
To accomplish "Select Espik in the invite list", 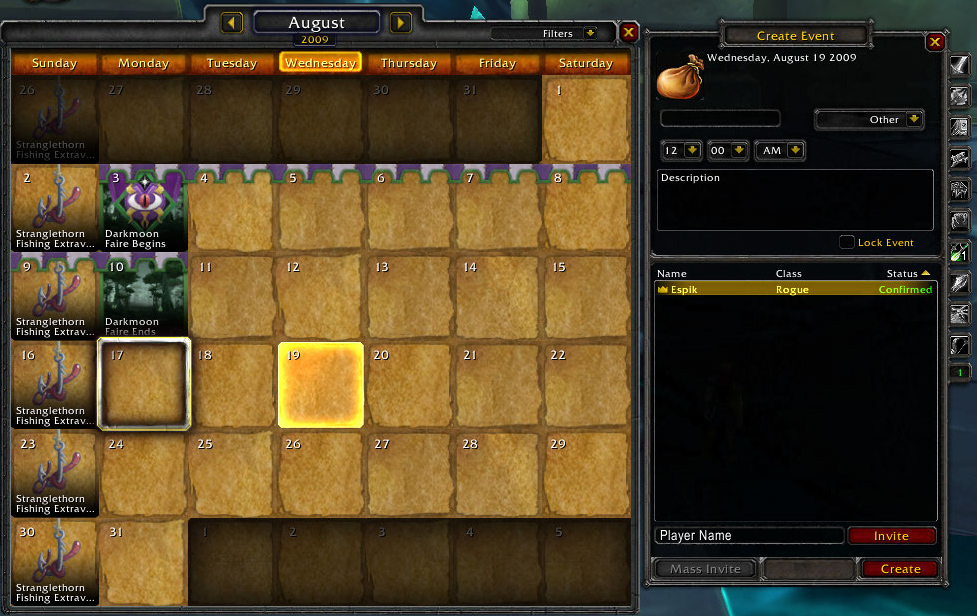I will [795, 289].
